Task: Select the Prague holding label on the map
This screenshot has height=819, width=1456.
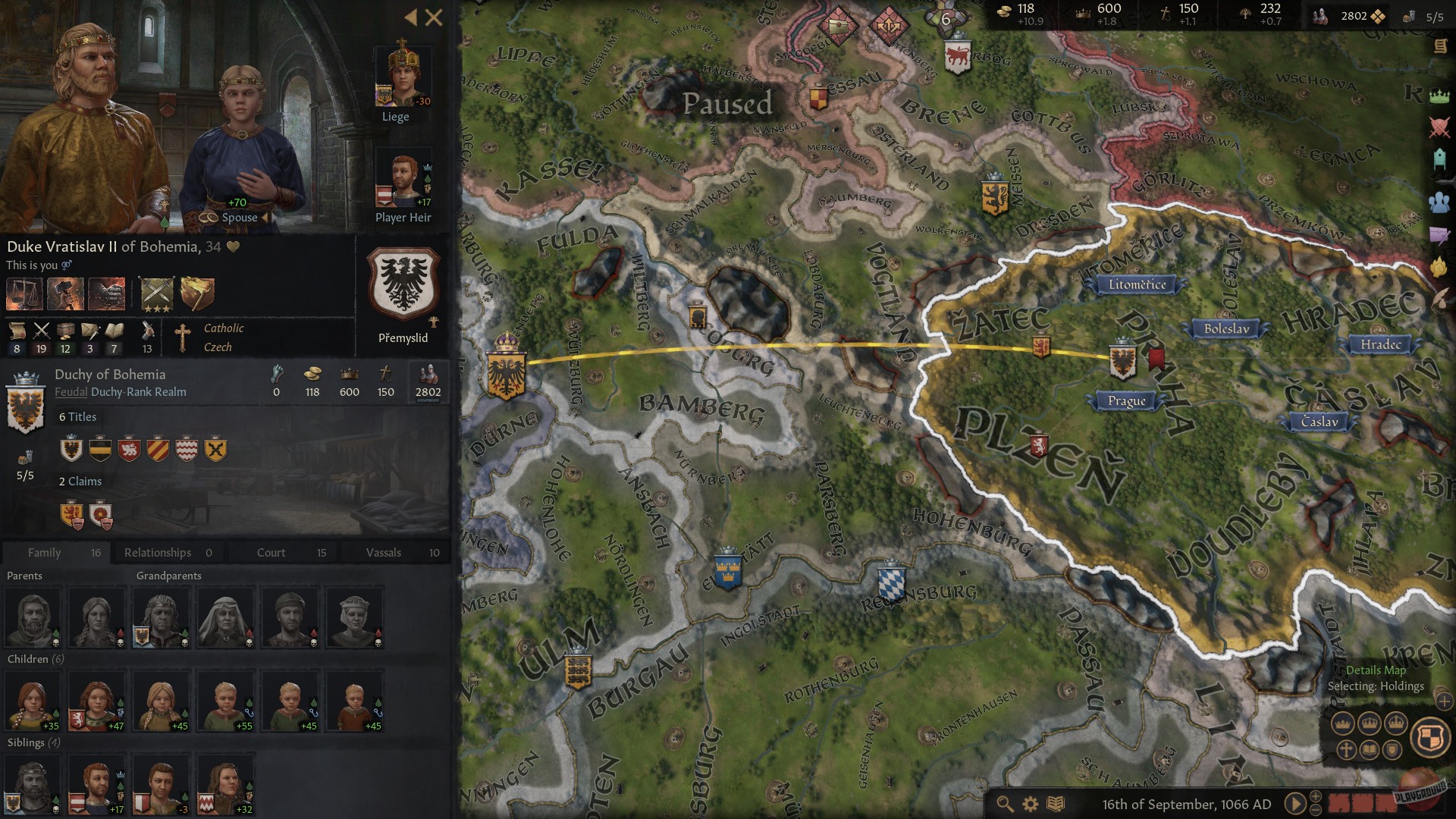Action: pos(1126,401)
